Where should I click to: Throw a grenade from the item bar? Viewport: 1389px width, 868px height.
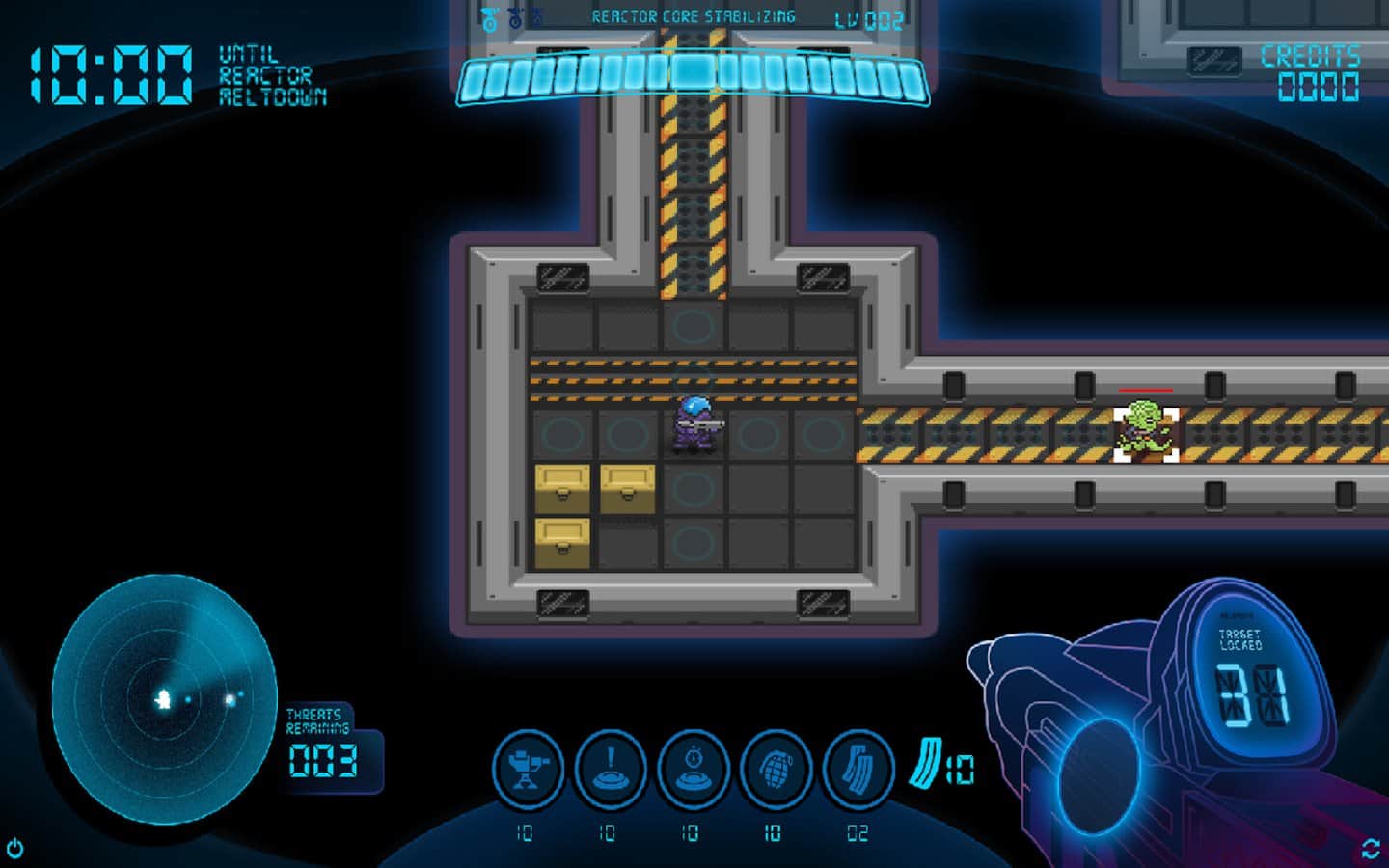point(776,769)
